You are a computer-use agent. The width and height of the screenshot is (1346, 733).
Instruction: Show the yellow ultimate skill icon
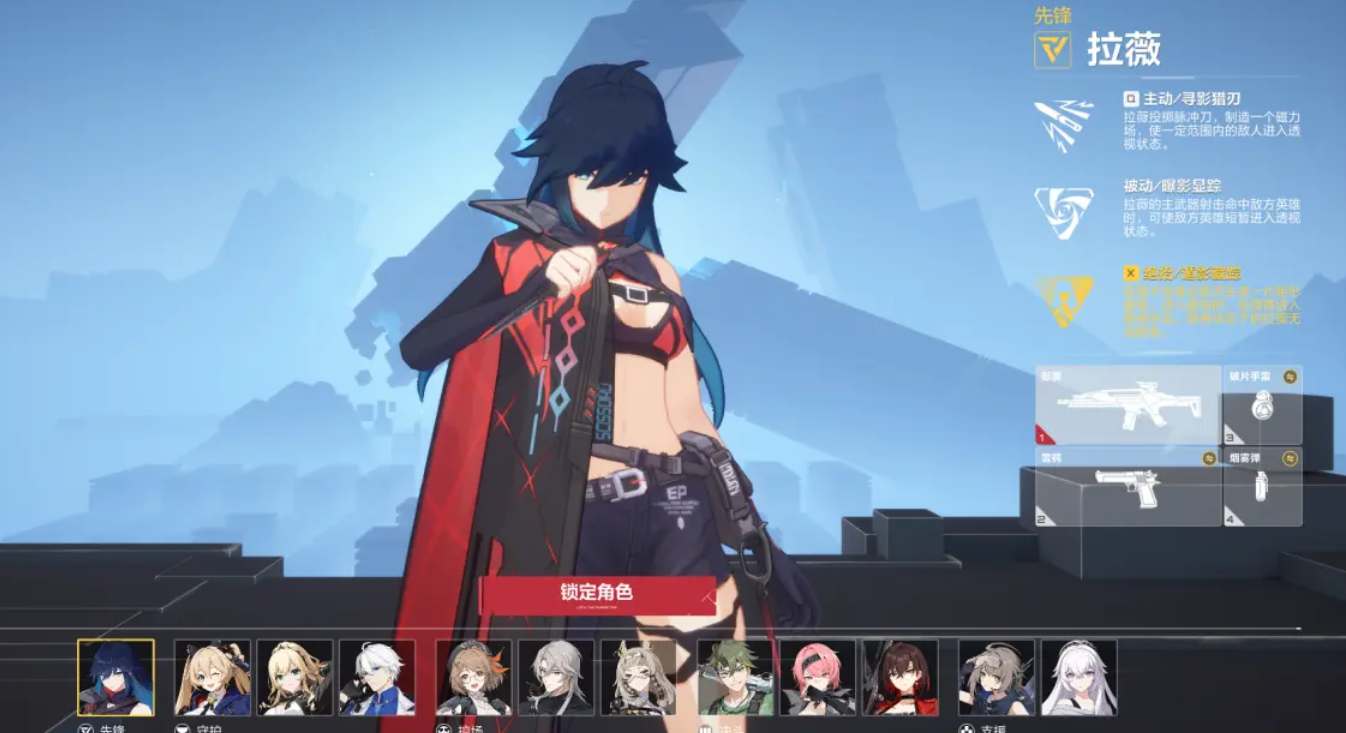pyautogui.click(x=1063, y=301)
